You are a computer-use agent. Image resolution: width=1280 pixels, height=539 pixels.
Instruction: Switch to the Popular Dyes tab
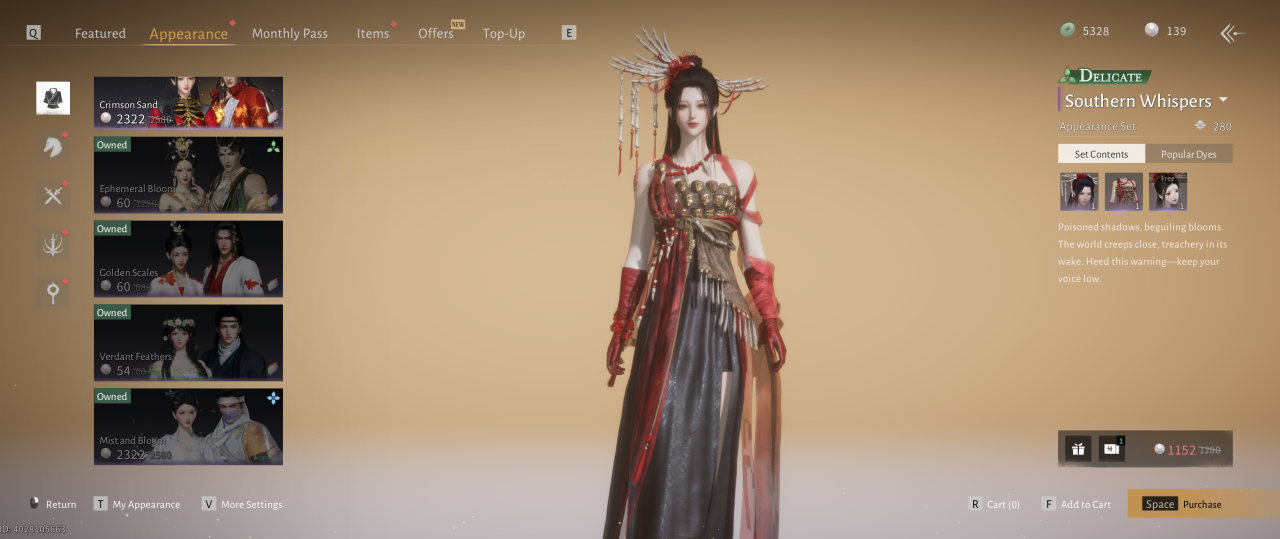click(1188, 154)
